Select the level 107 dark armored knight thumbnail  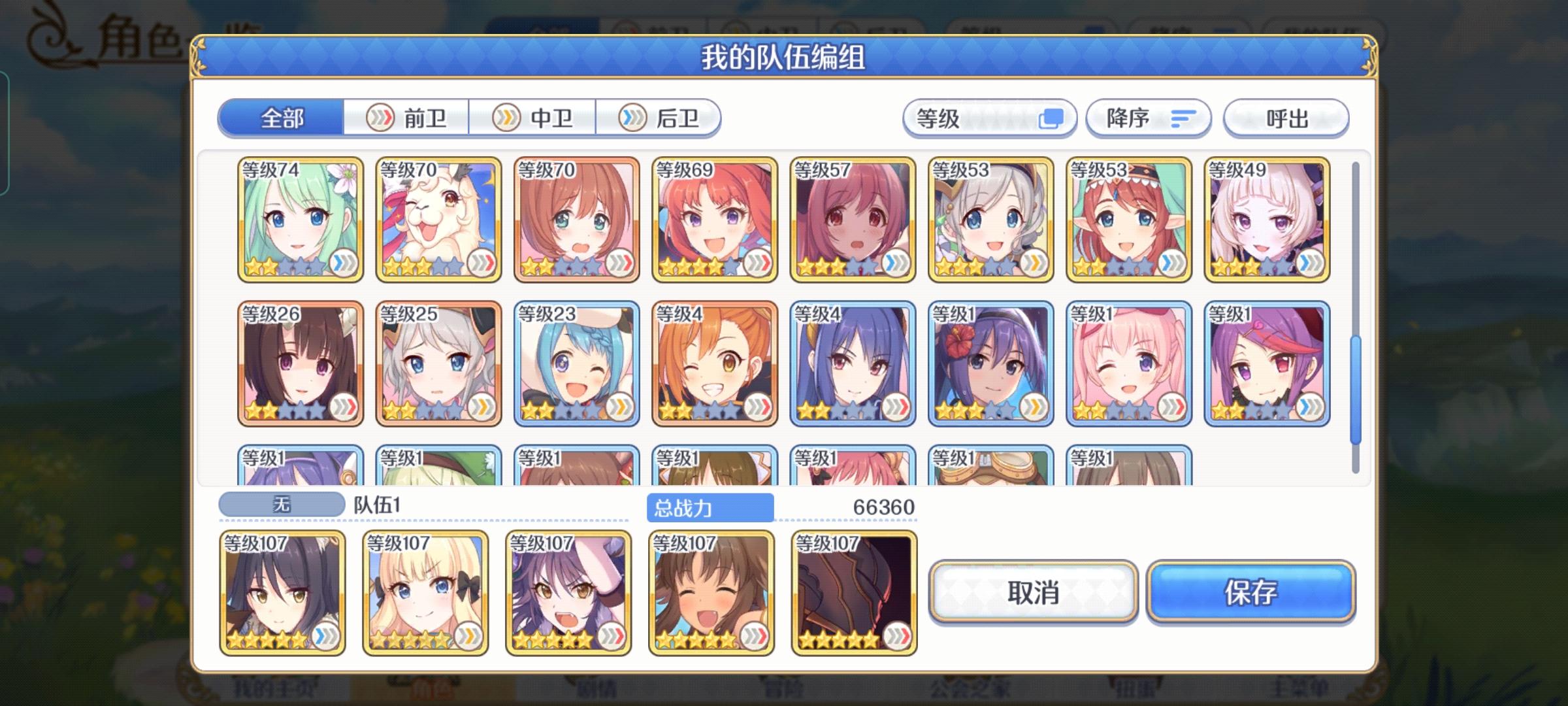point(854,590)
